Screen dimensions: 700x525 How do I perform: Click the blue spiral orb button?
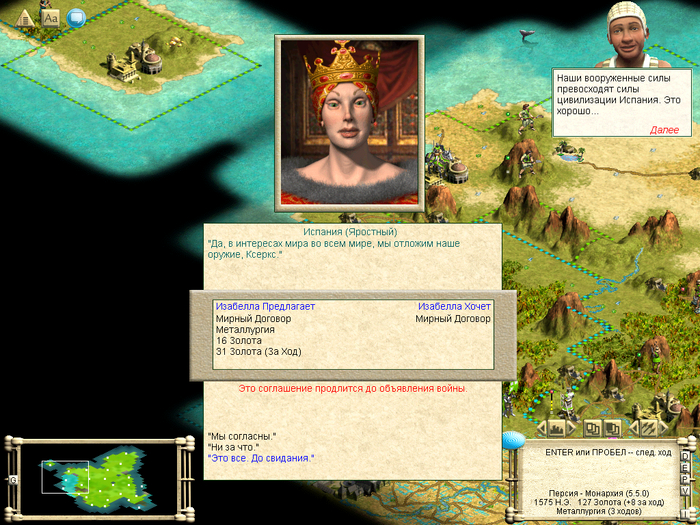513,438
